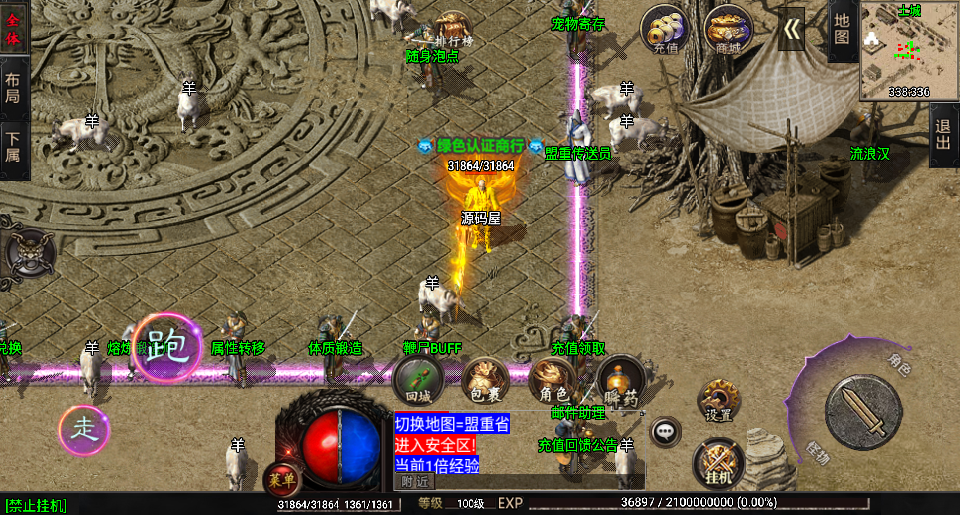Click the minimap of 土城
The width and height of the screenshot is (960, 515).
909,50
